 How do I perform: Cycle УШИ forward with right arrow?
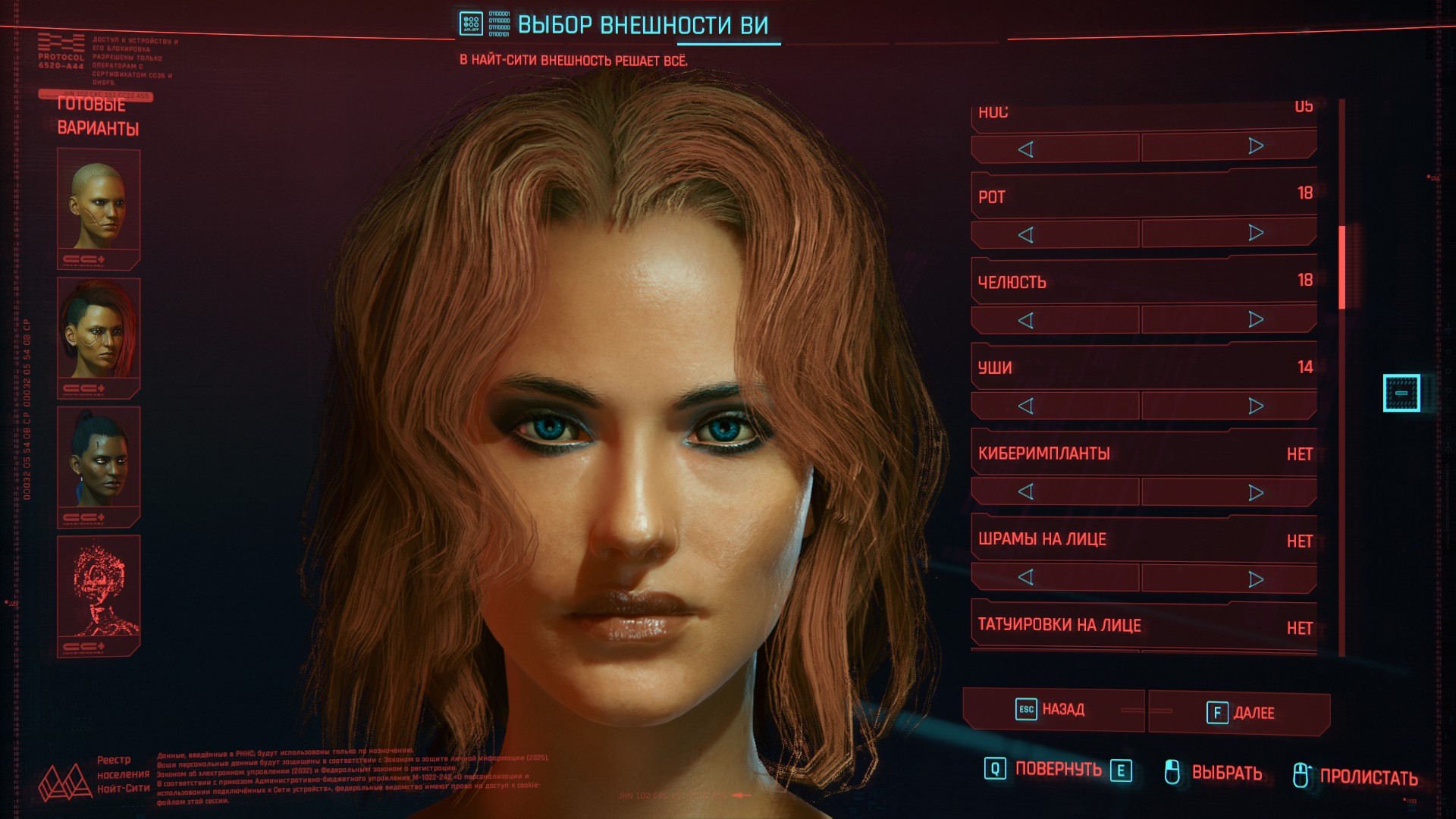coord(1256,406)
